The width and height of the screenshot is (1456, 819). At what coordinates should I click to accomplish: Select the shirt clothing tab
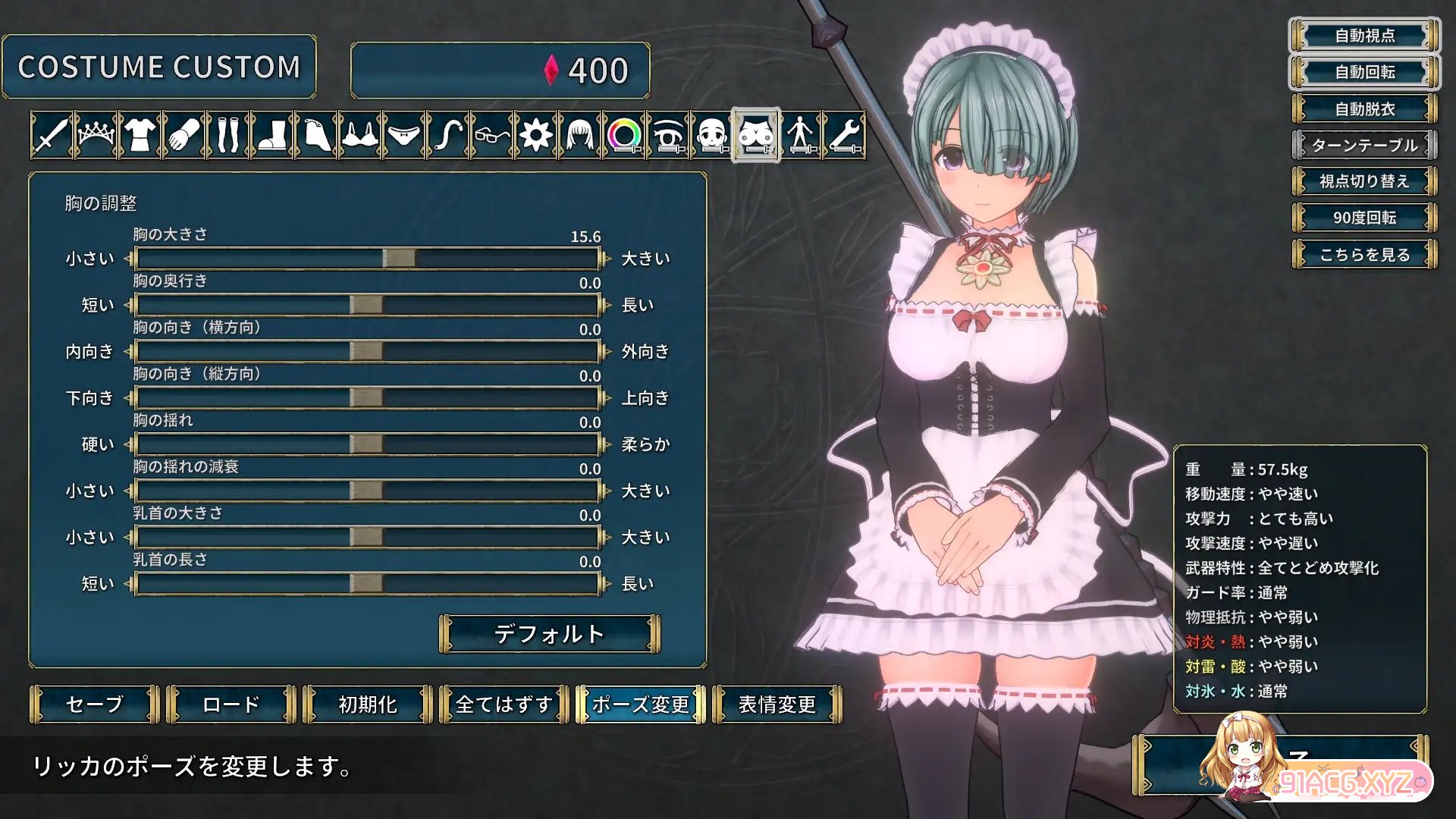(x=140, y=136)
